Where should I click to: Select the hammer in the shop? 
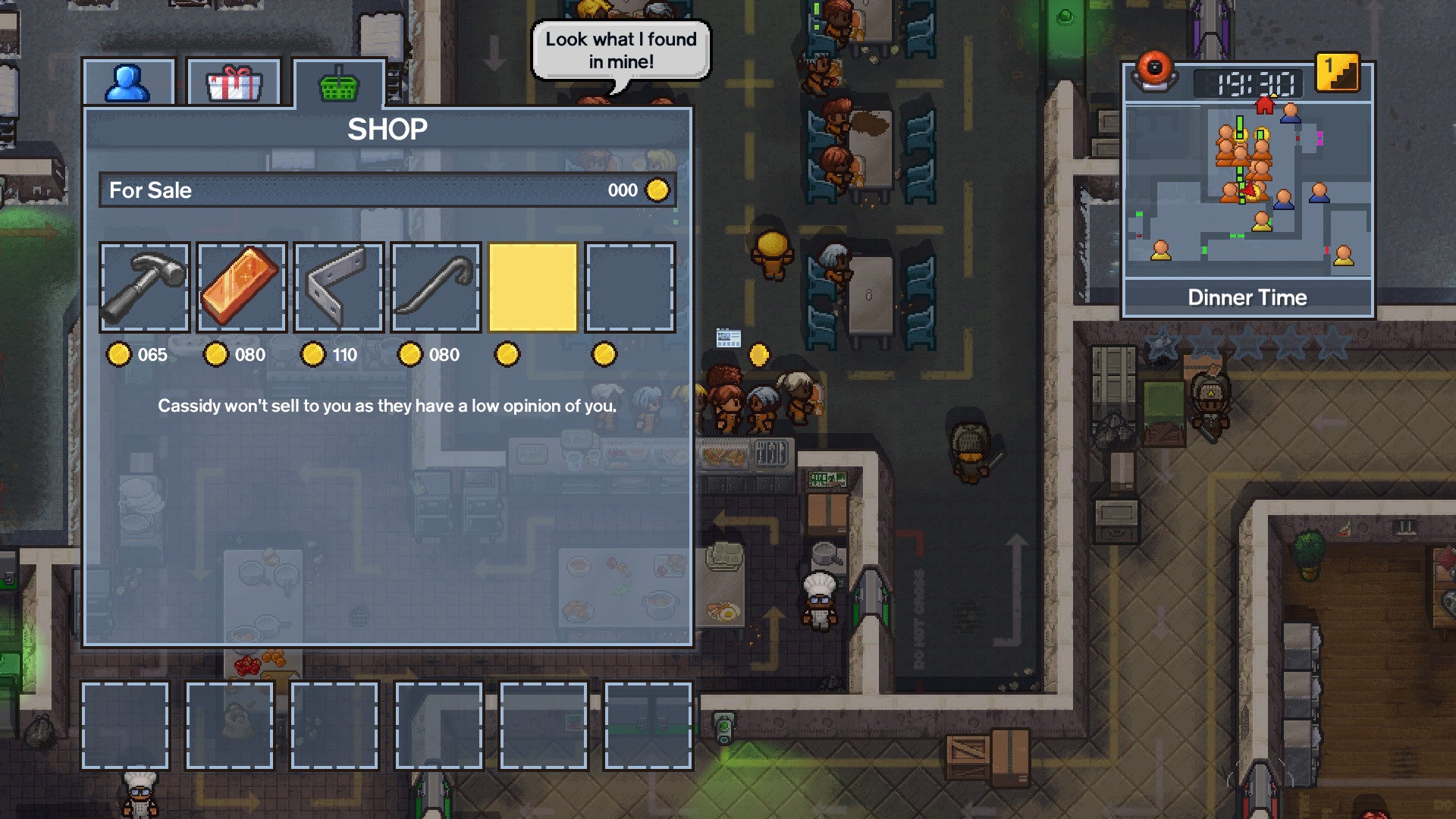tap(143, 287)
